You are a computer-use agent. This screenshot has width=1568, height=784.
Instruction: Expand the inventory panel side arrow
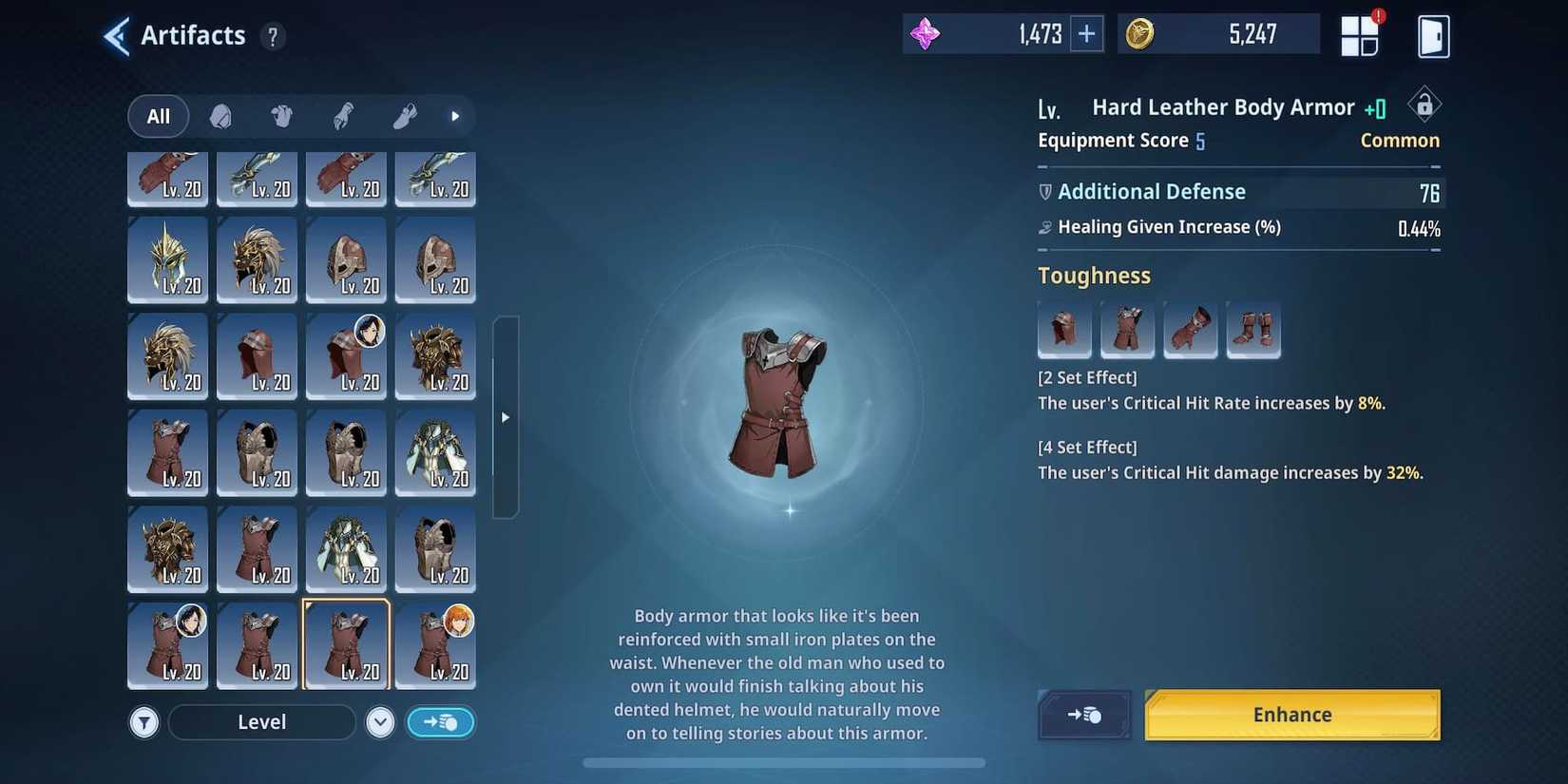(x=506, y=416)
